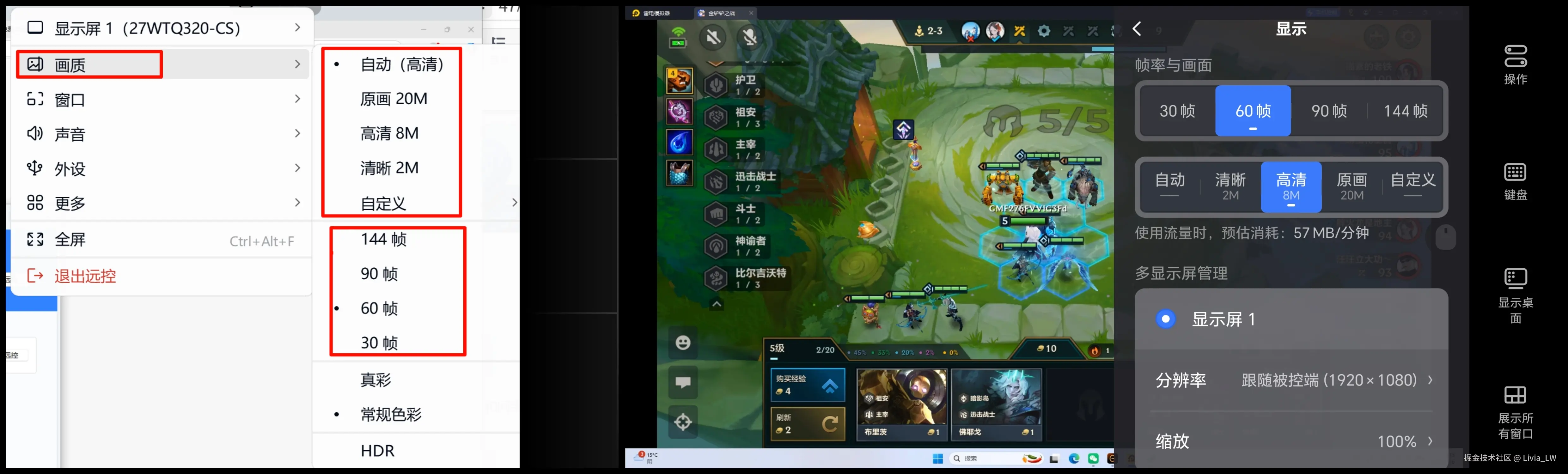
Task: Click 退出远控 to exit remote control
Action: 85,276
